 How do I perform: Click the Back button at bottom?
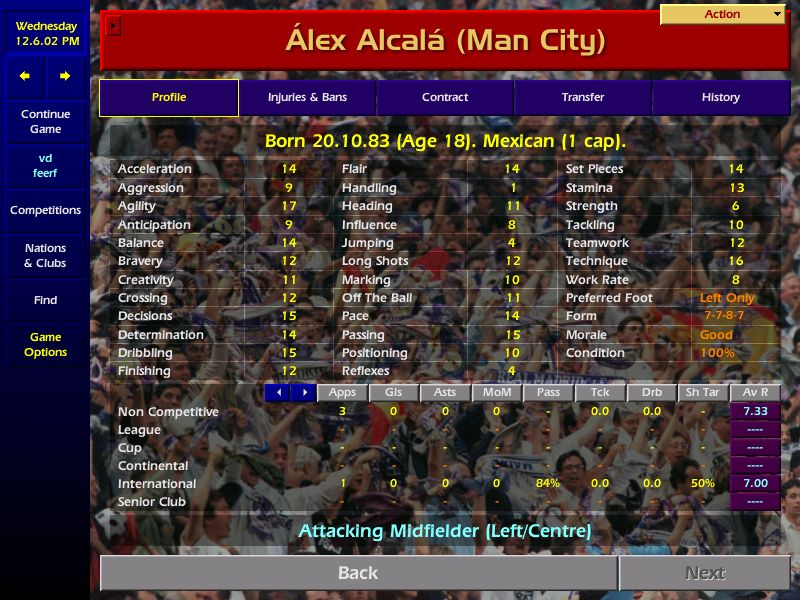pos(358,573)
